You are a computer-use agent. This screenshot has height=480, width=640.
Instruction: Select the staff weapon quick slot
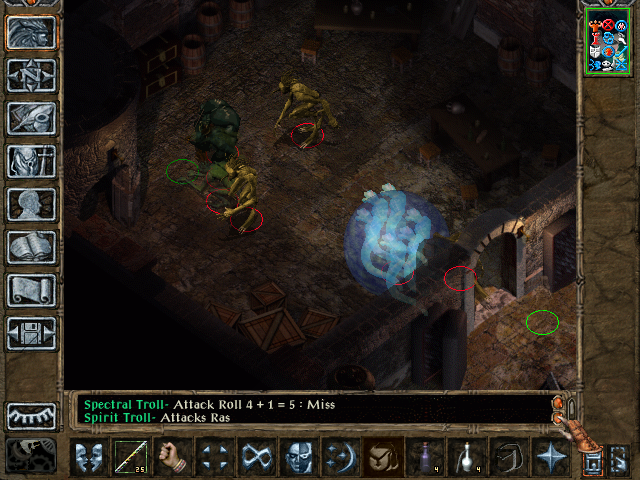point(130,457)
